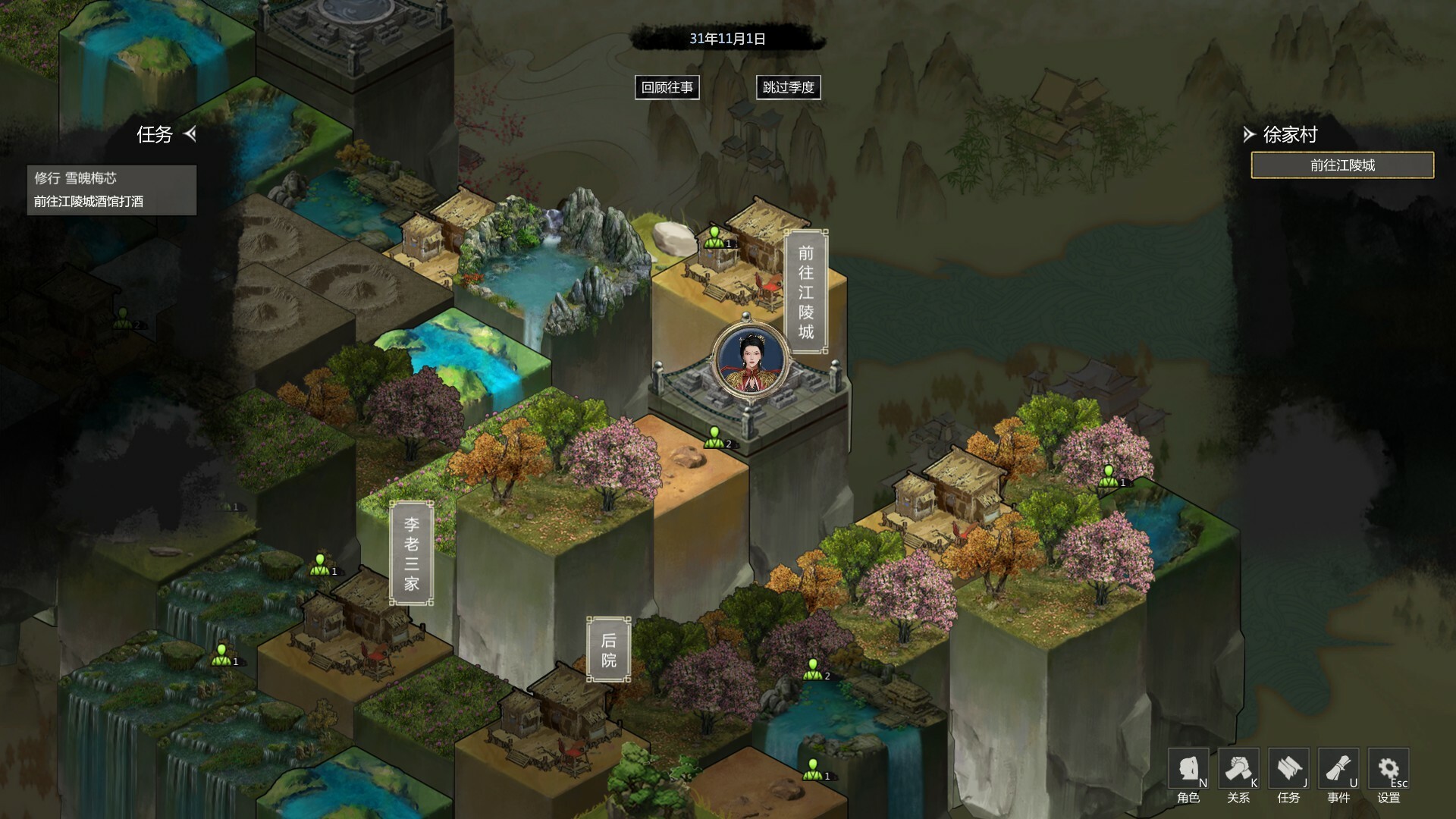
Task: Click the 回顾往事 button
Action: pyautogui.click(x=667, y=87)
